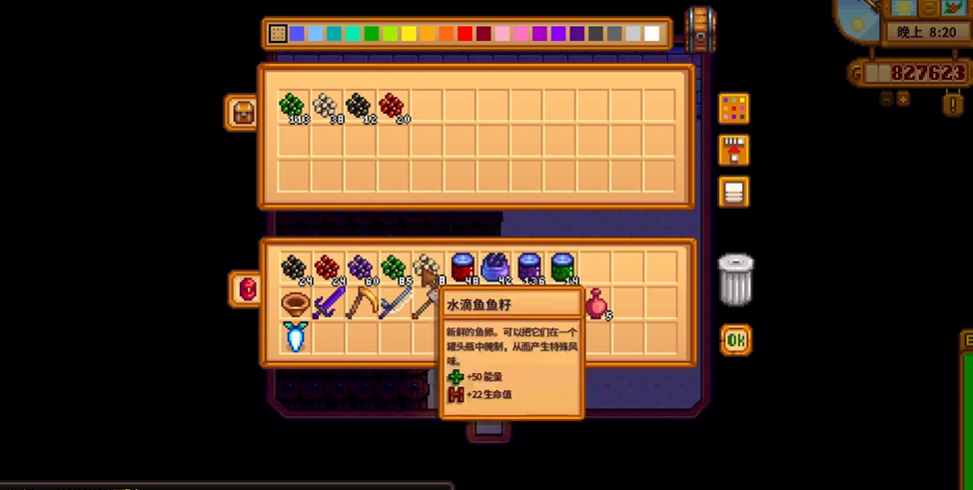Add to existing stacks in the chest

[733, 150]
